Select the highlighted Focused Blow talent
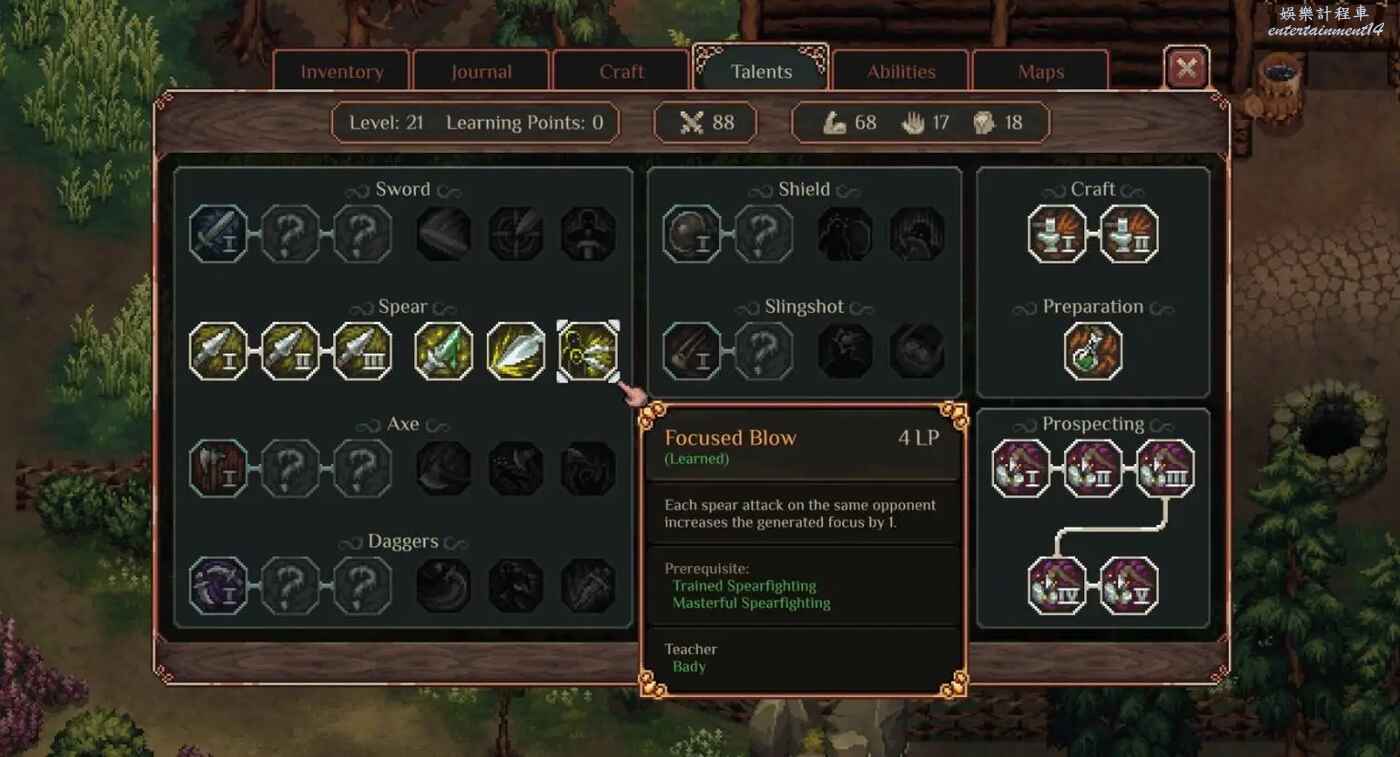 pyautogui.click(x=588, y=351)
